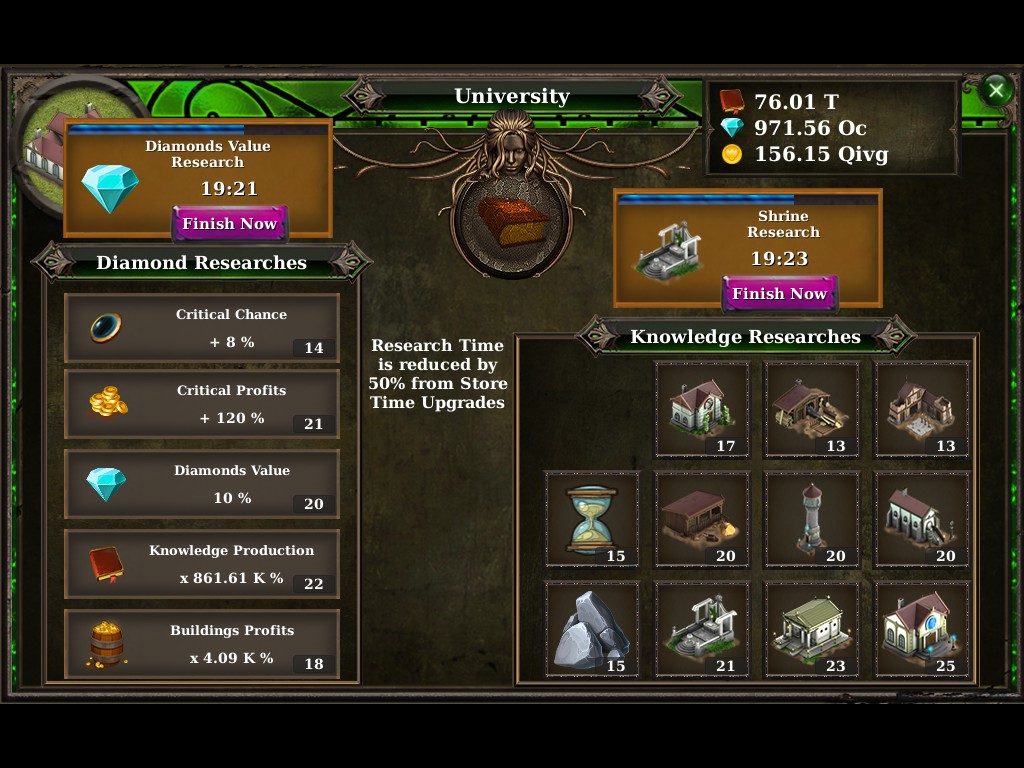Viewport: 1024px width, 768px height.
Task: Finish the Shrine Research now
Action: pos(779,294)
